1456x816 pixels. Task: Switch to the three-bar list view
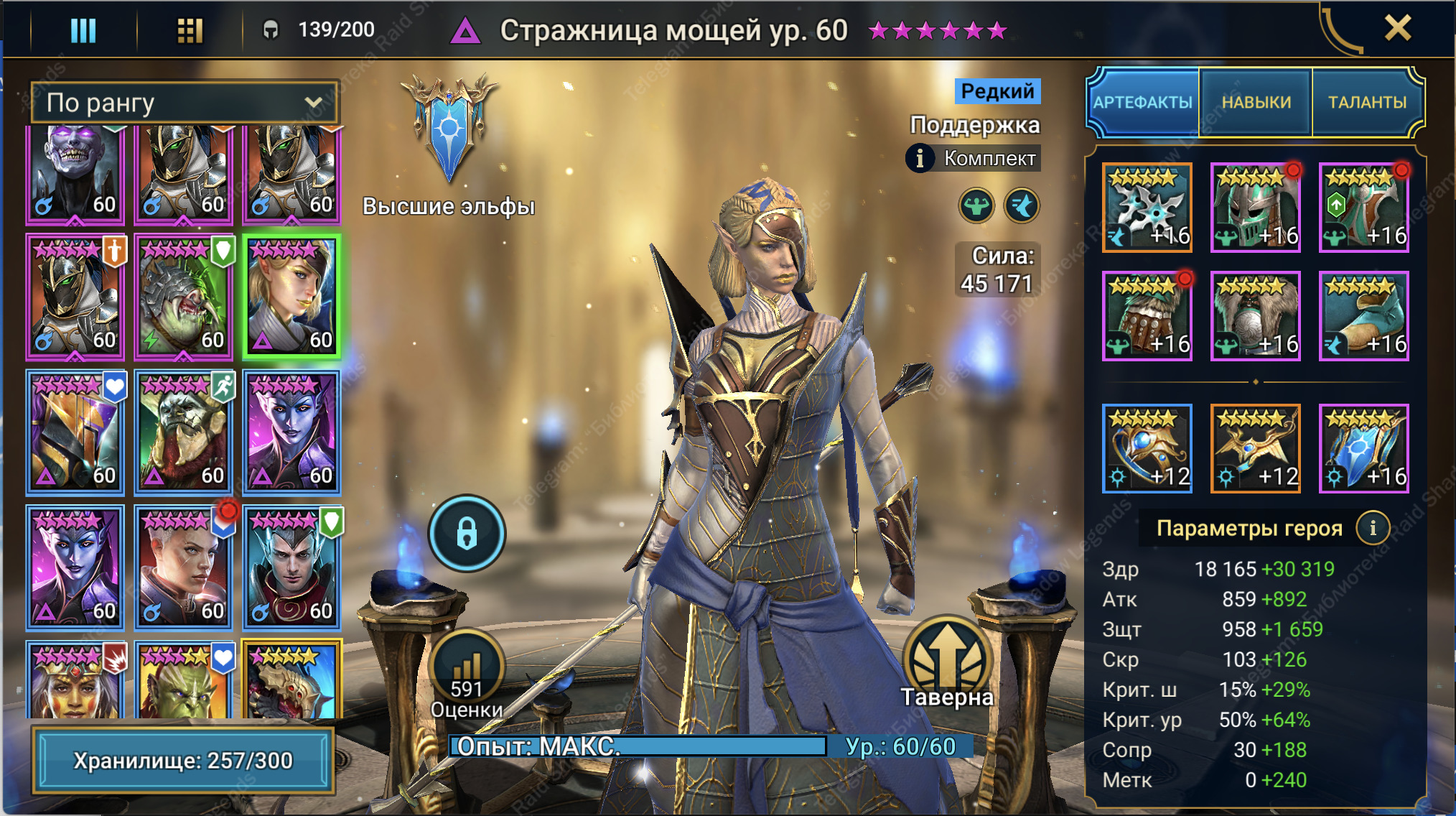click(83, 30)
